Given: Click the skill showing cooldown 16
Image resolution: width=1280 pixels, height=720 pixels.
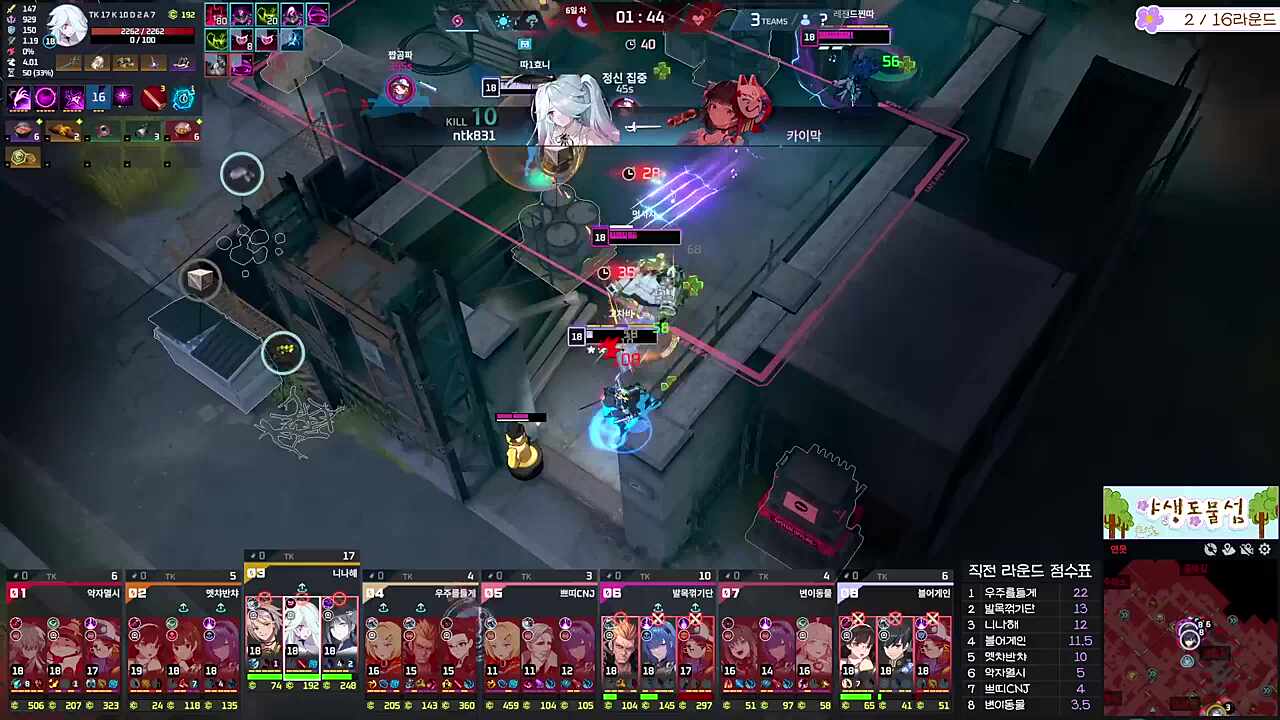Looking at the screenshot, I should [98, 98].
